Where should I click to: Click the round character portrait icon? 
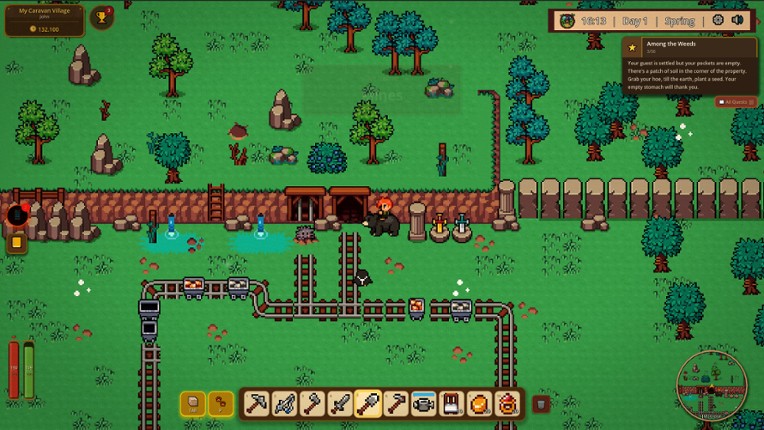tap(568, 20)
